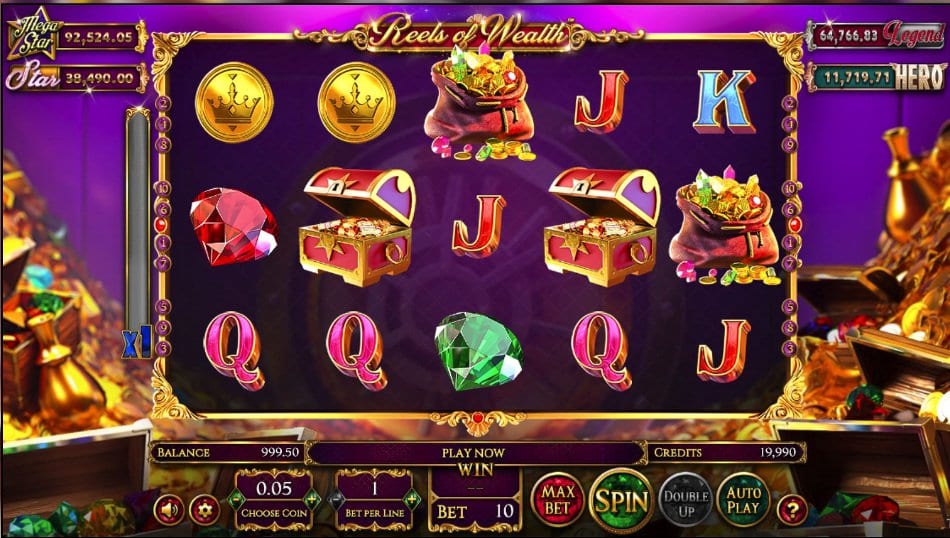
Task: Lower Bet per Line using its minus arrow
Action: [x=336, y=500]
